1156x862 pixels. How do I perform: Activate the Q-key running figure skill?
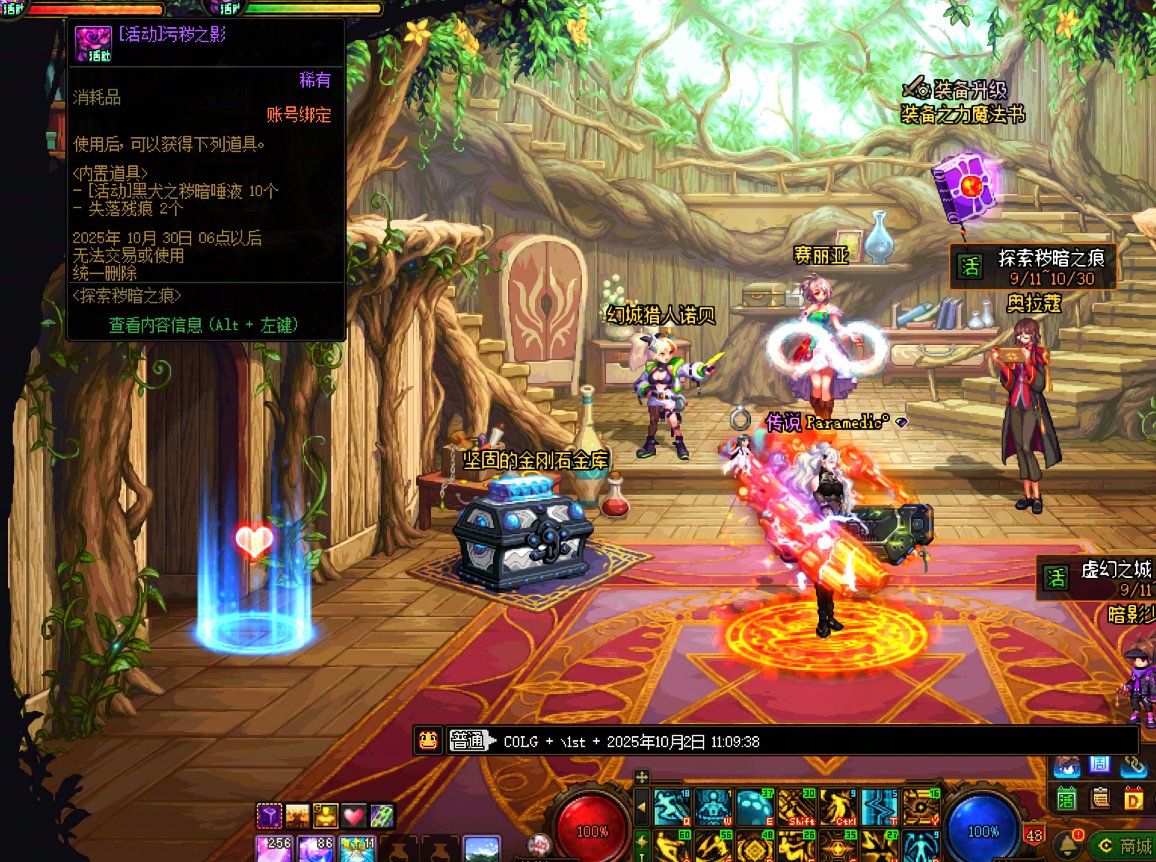coord(673,808)
